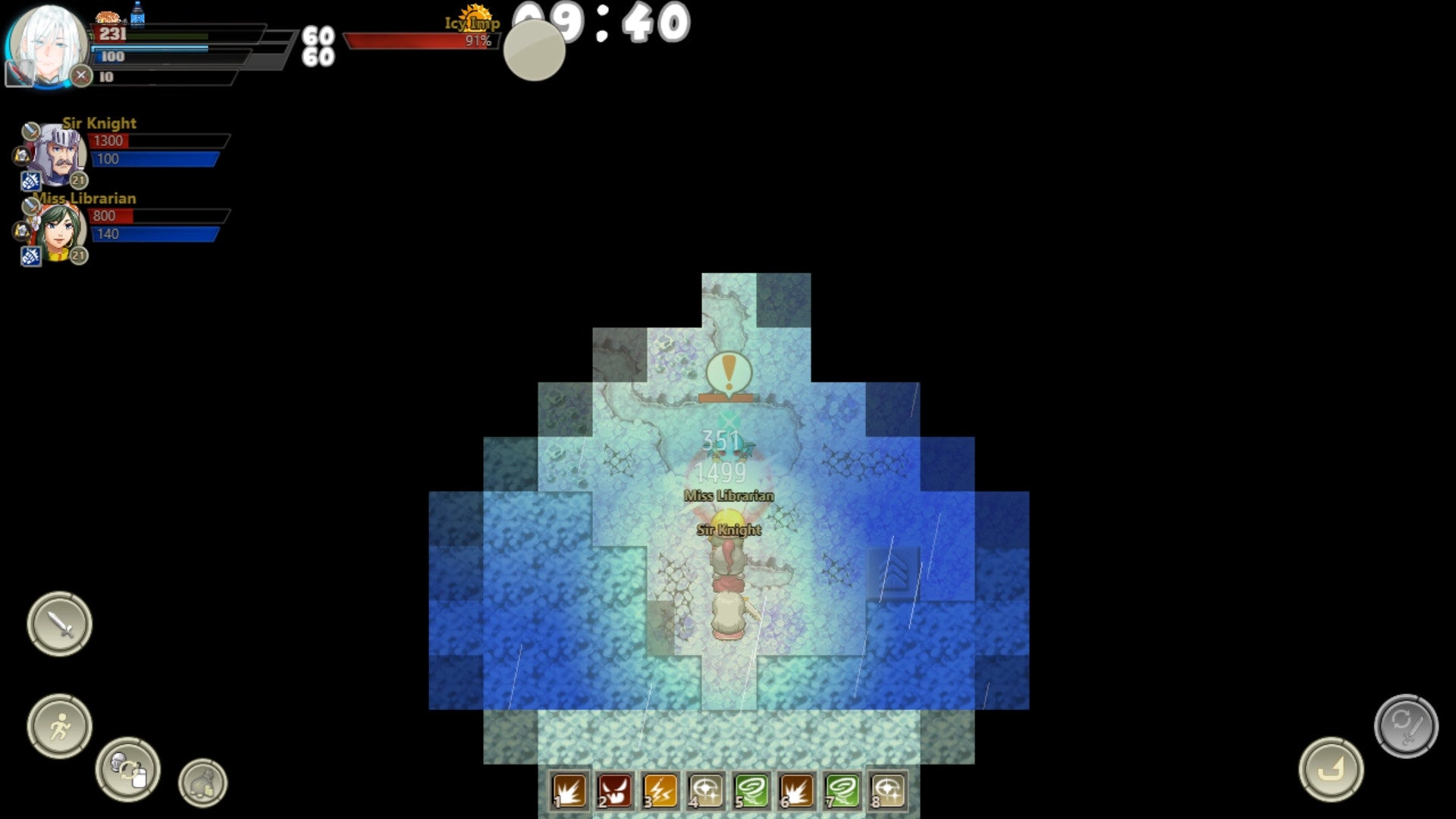Screen dimensions: 1456x819
Task: Cast the lightning bolt skill in slot 3
Action: coord(661,791)
